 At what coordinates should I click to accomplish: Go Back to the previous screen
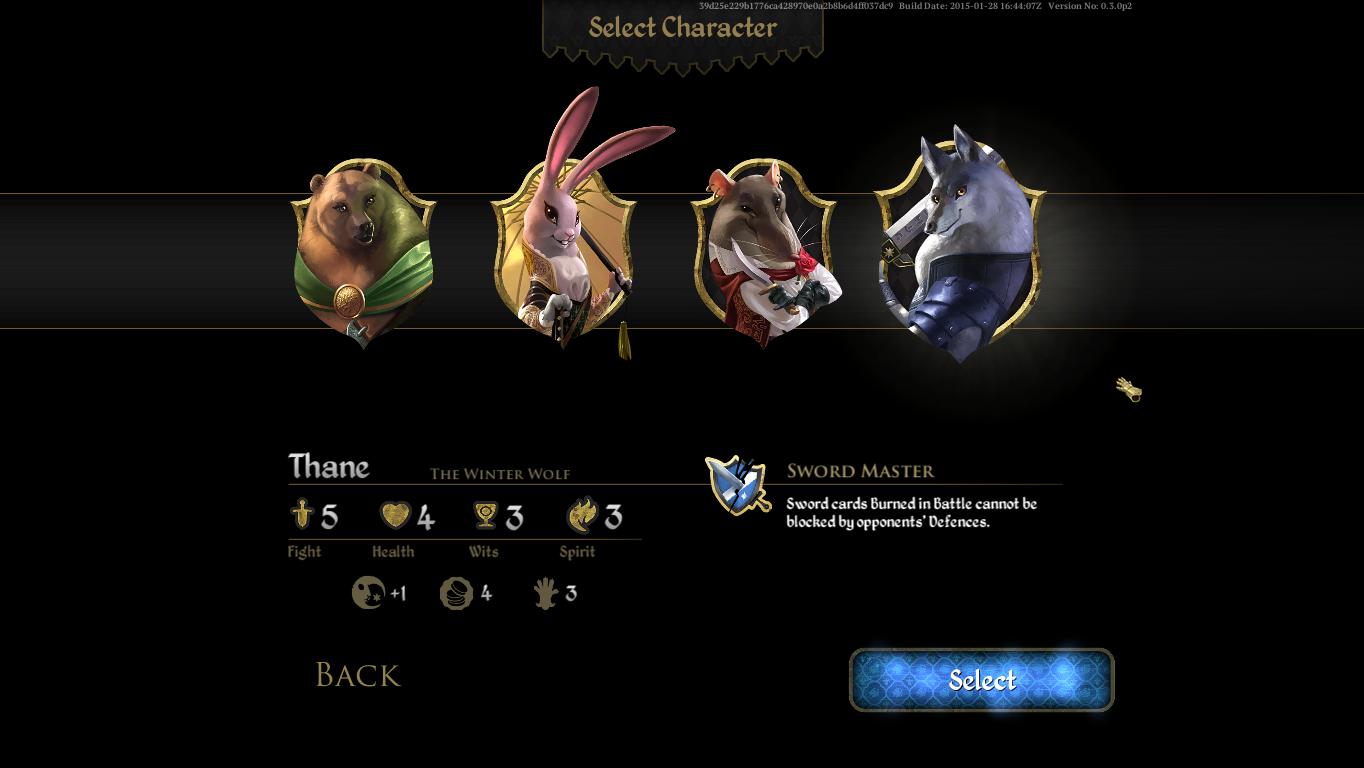357,675
